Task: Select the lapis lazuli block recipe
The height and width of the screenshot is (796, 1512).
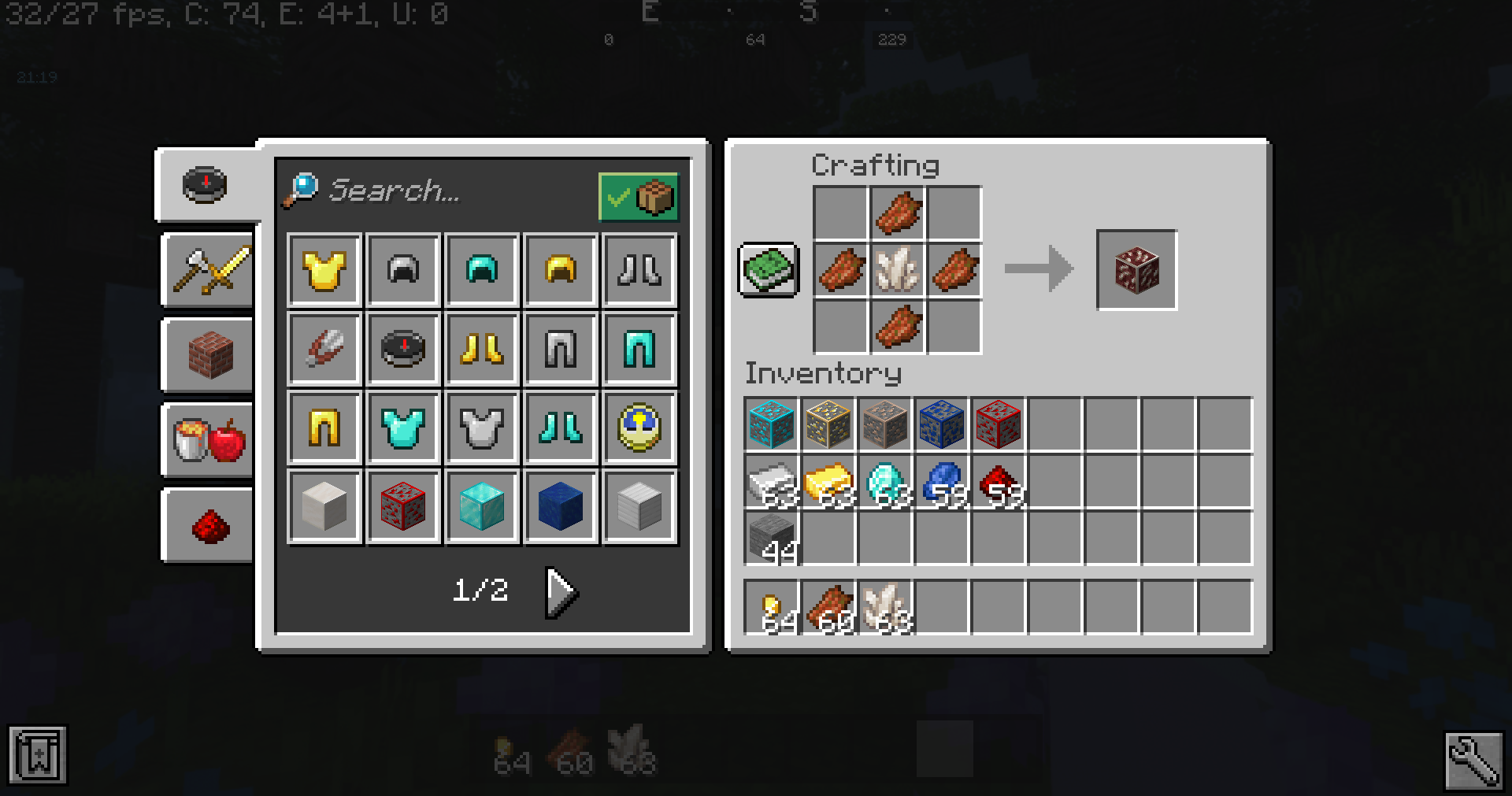Action: click(560, 506)
